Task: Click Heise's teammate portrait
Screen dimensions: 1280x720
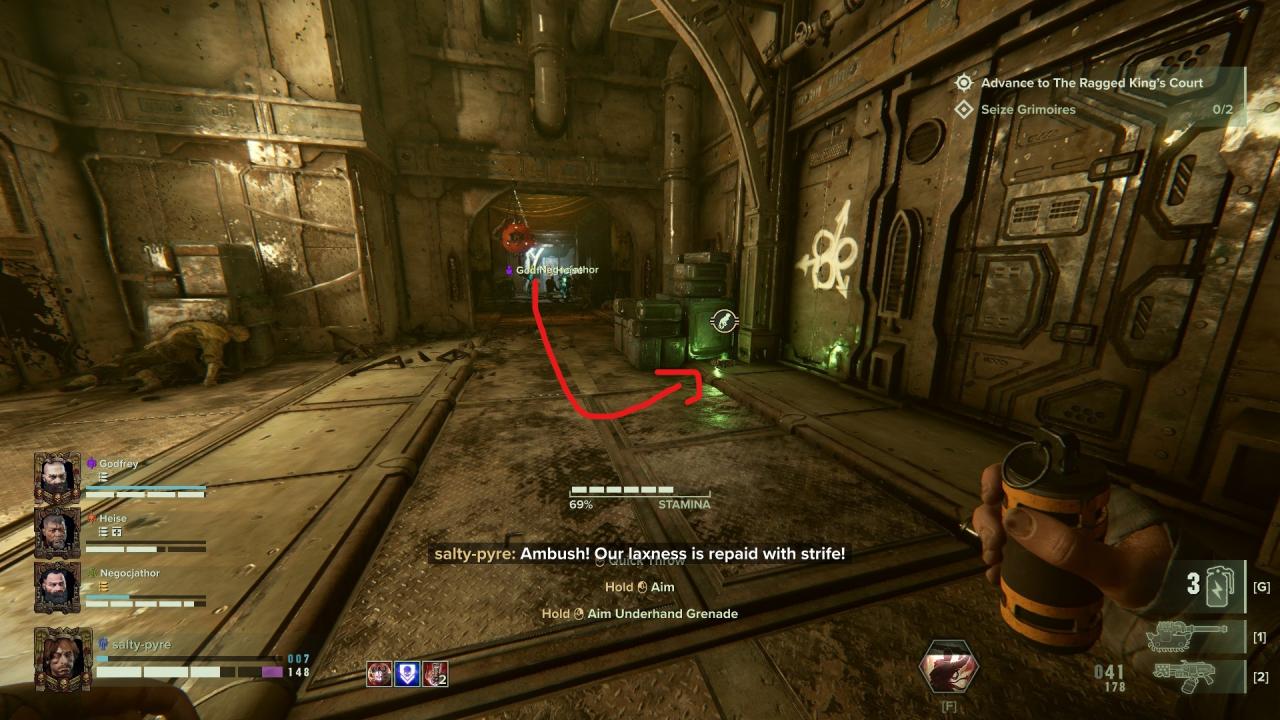Action: click(x=57, y=532)
